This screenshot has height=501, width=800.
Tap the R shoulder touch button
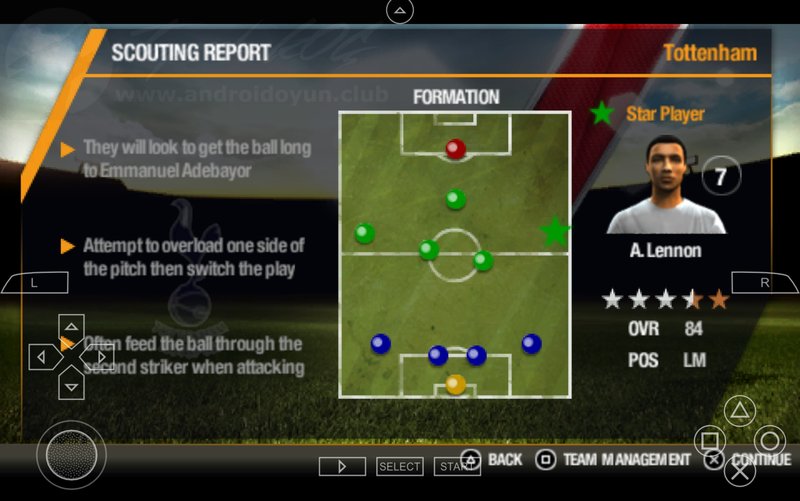pos(765,283)
